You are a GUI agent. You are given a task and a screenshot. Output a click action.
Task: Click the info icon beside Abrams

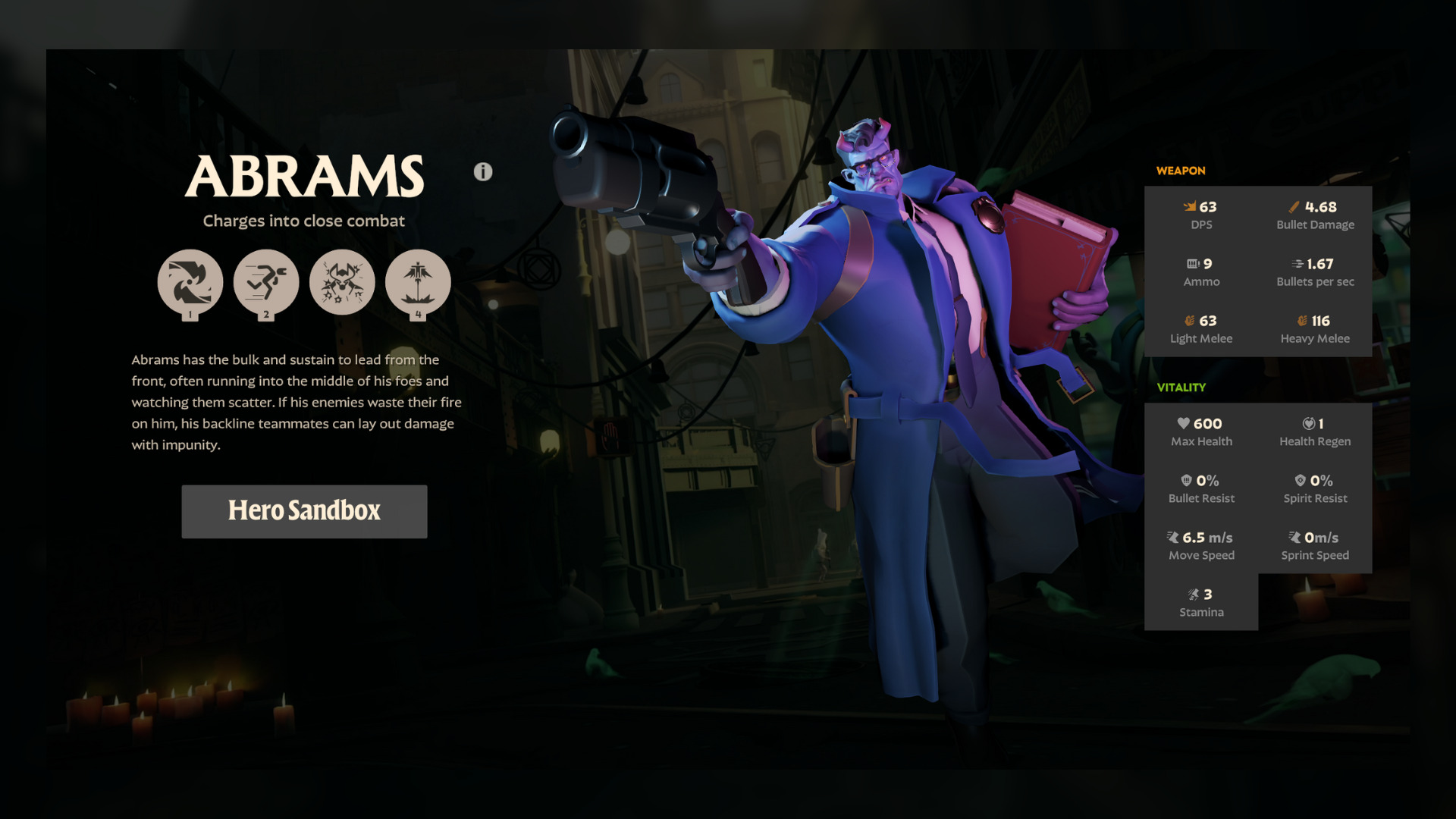[483, 172]
